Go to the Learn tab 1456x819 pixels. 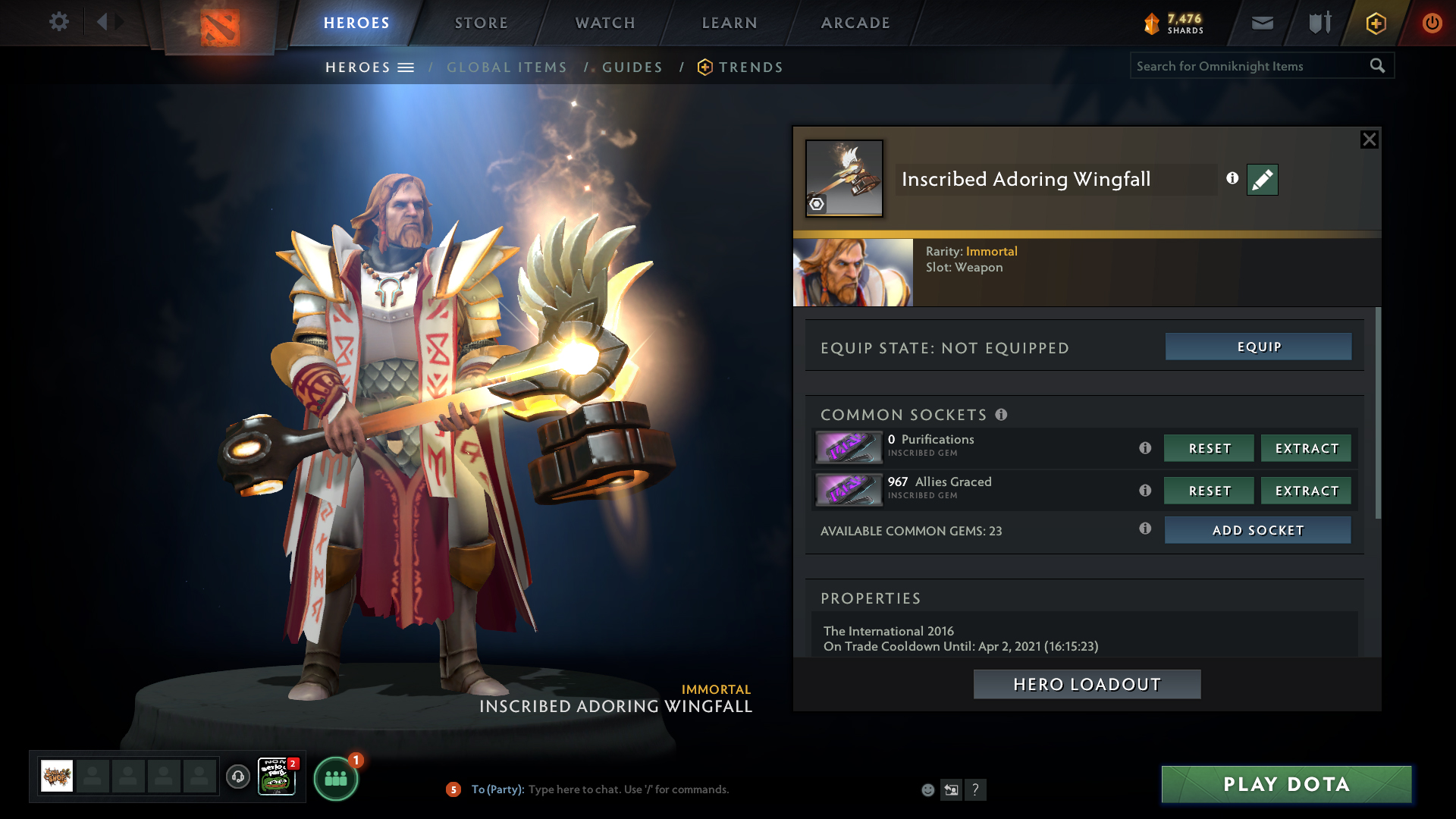pyautogui.click(x=730, y=23)
